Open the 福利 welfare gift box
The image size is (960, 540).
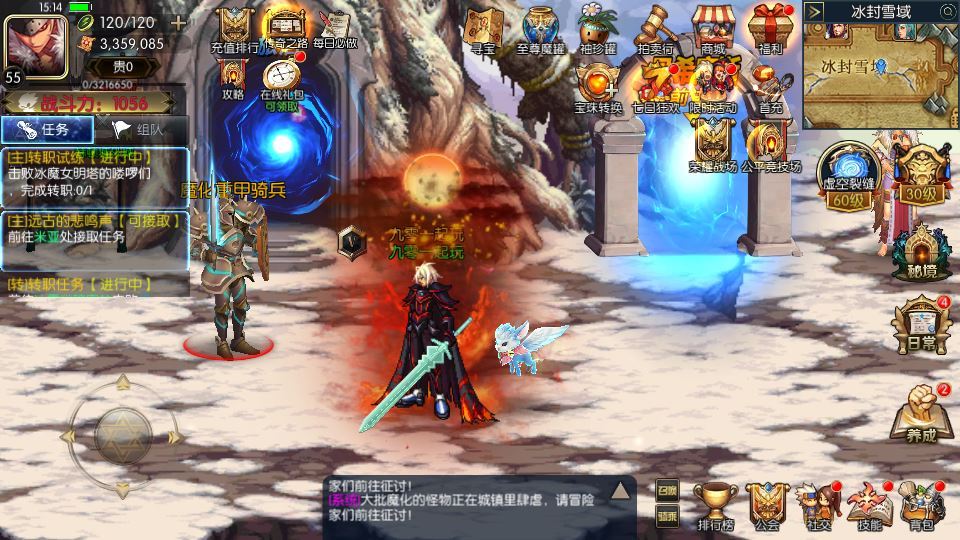pyautogui.click(x=770, y=28)
